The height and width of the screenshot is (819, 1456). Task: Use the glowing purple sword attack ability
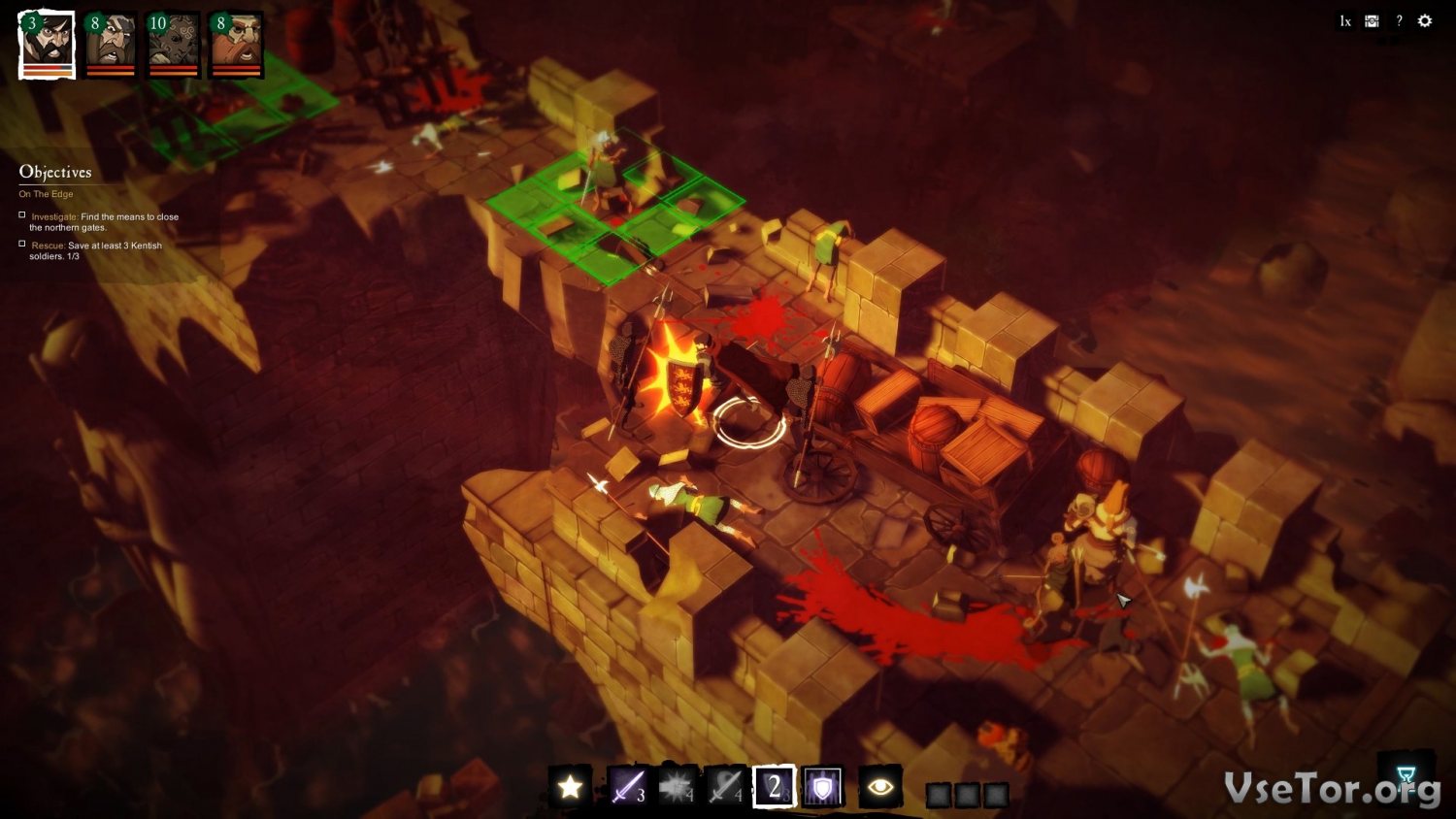(627, 787)
